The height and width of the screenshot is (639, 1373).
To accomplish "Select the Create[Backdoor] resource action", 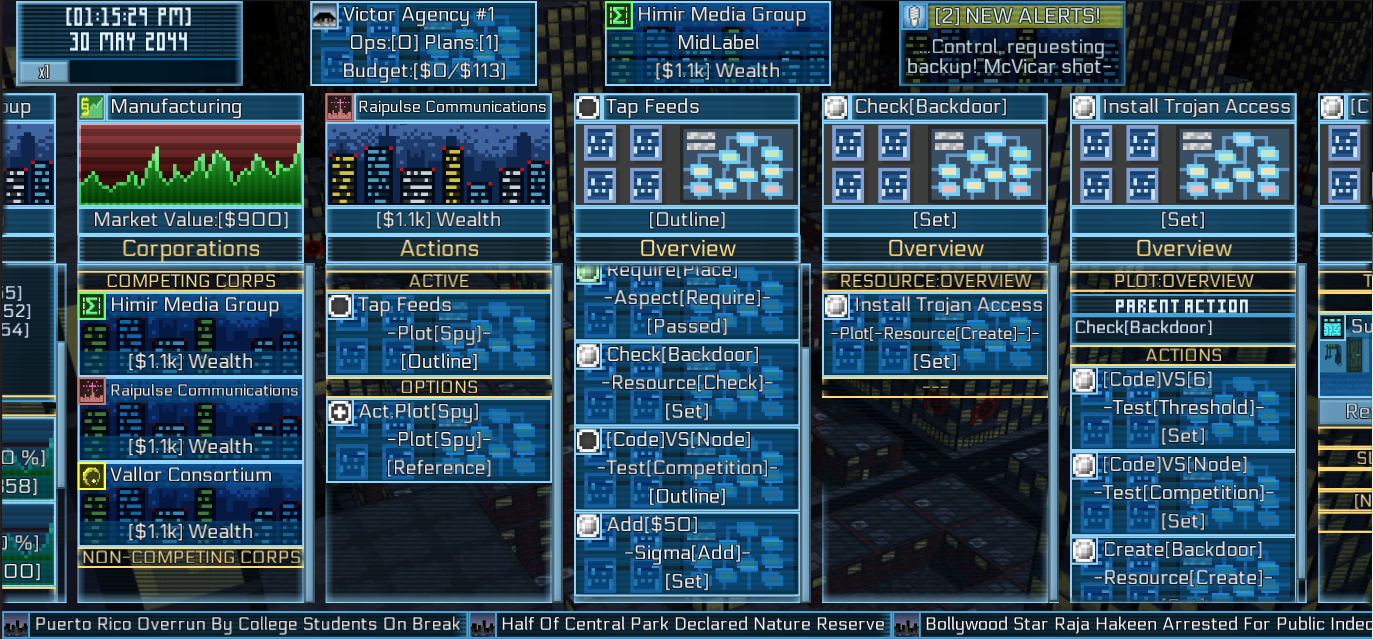I will point(1183,563).
